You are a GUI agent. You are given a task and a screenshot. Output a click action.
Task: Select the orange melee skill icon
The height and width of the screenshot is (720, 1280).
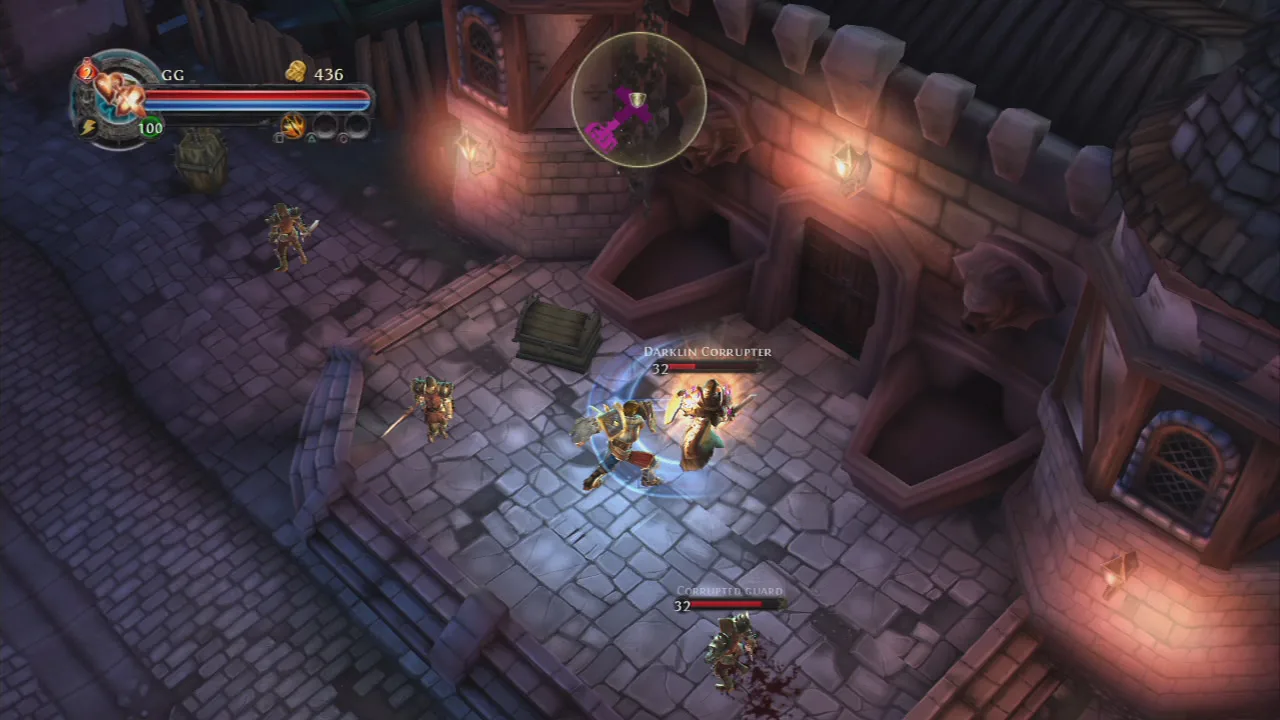point(295,127)
